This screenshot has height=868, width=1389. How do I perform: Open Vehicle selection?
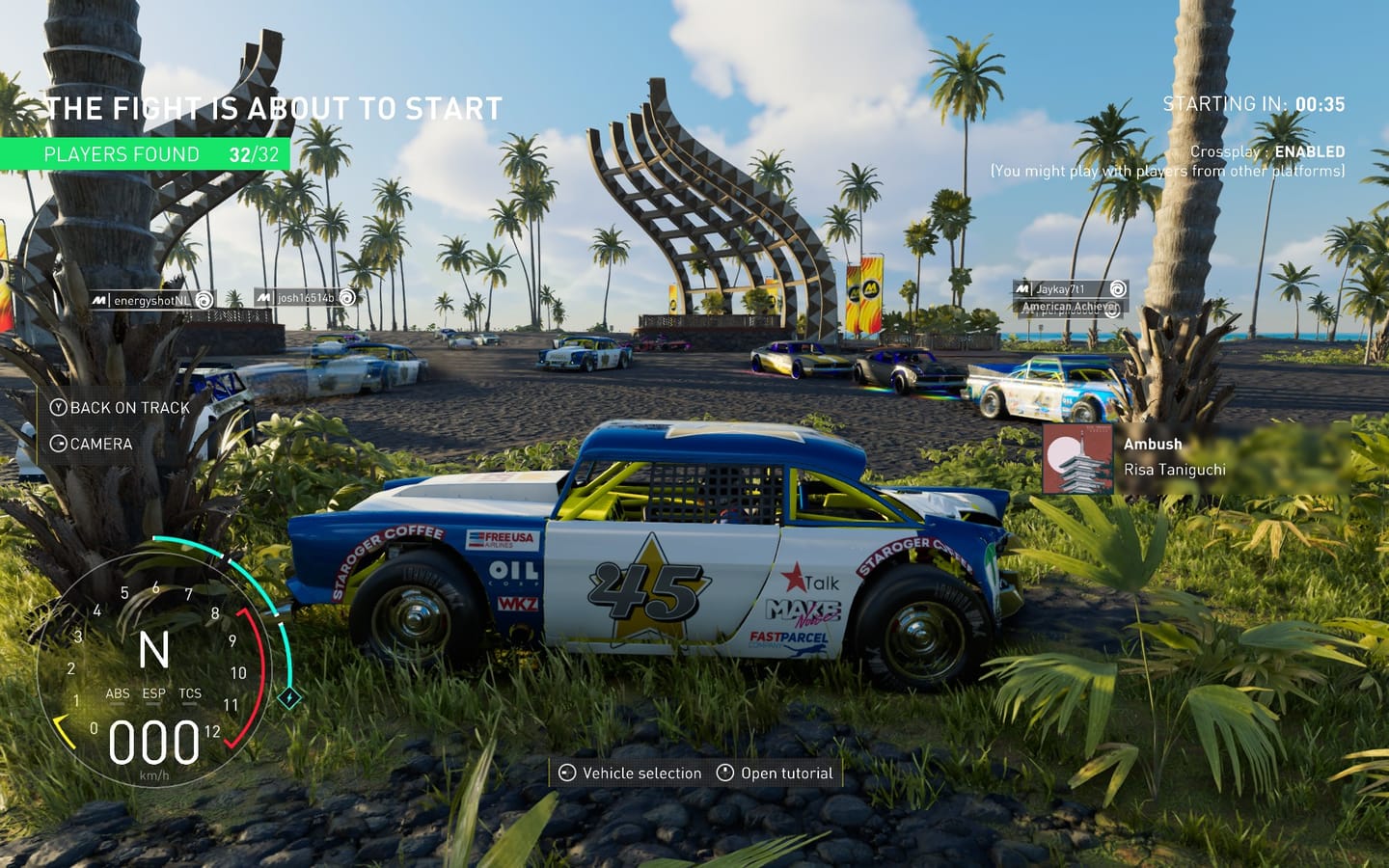click(x=640, y=773)
